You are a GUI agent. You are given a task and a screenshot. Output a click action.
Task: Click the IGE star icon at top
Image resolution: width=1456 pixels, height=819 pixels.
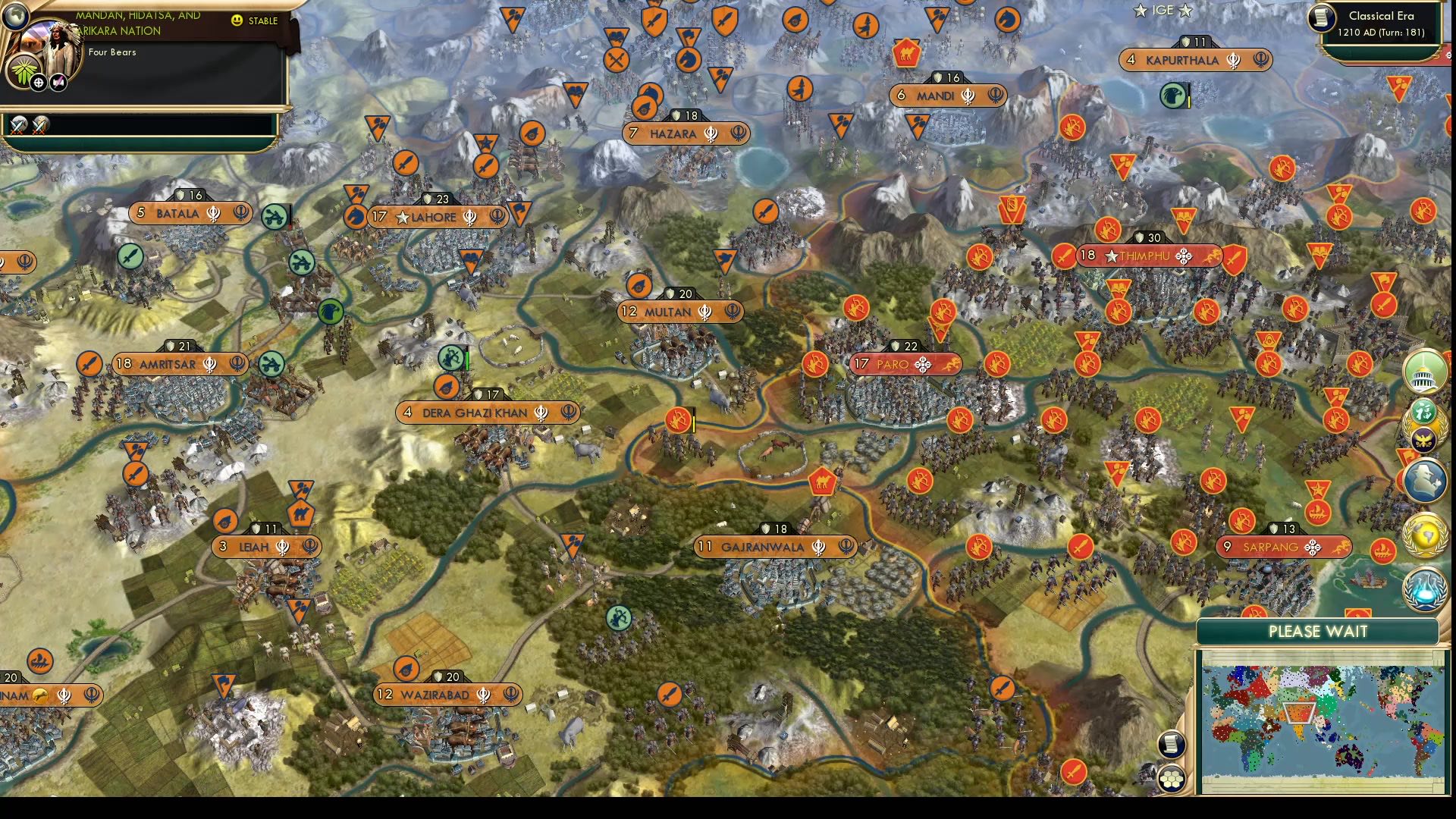(x=1140, y=11)
